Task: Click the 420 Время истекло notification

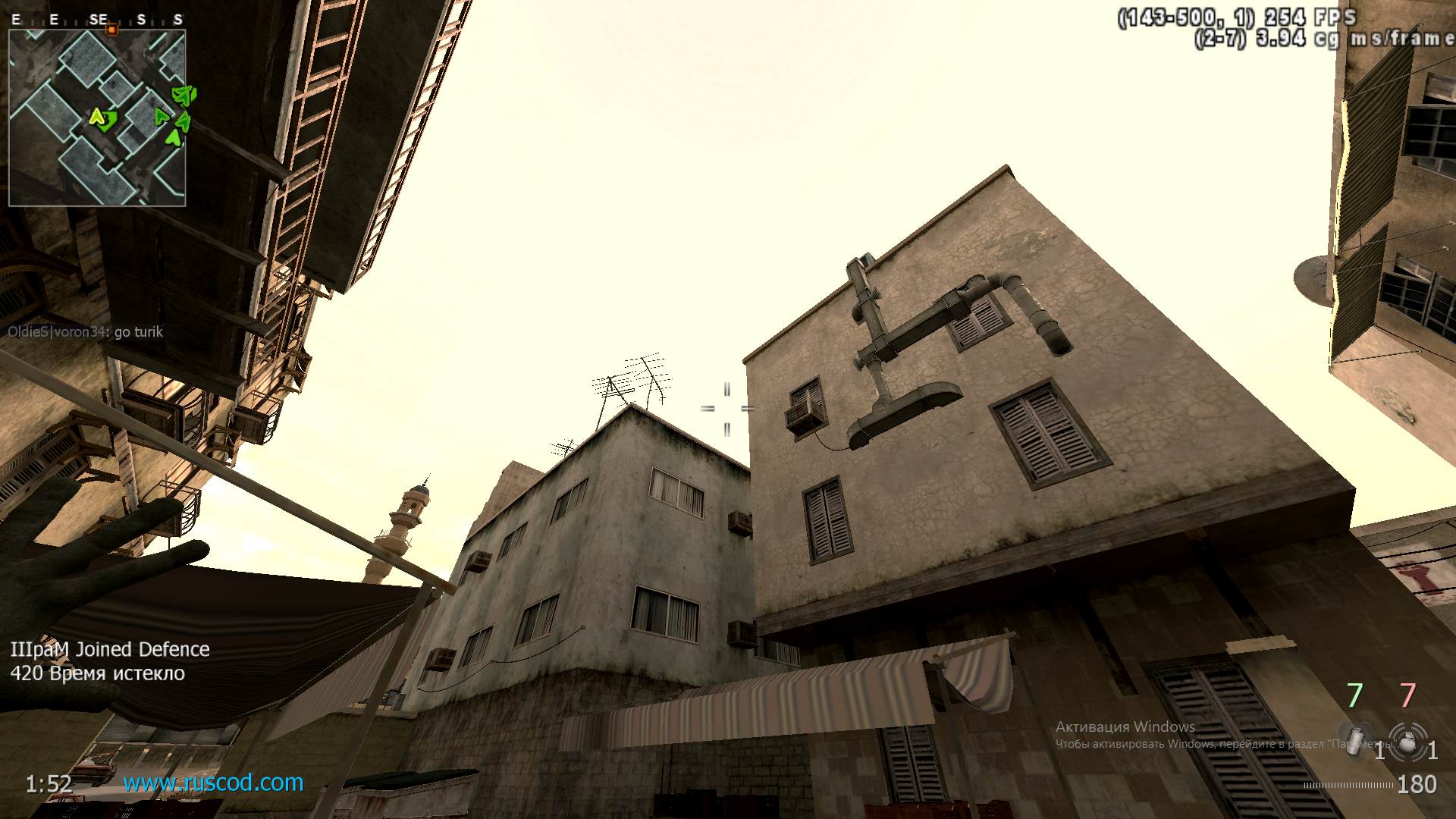Action: tap(96, 672)
